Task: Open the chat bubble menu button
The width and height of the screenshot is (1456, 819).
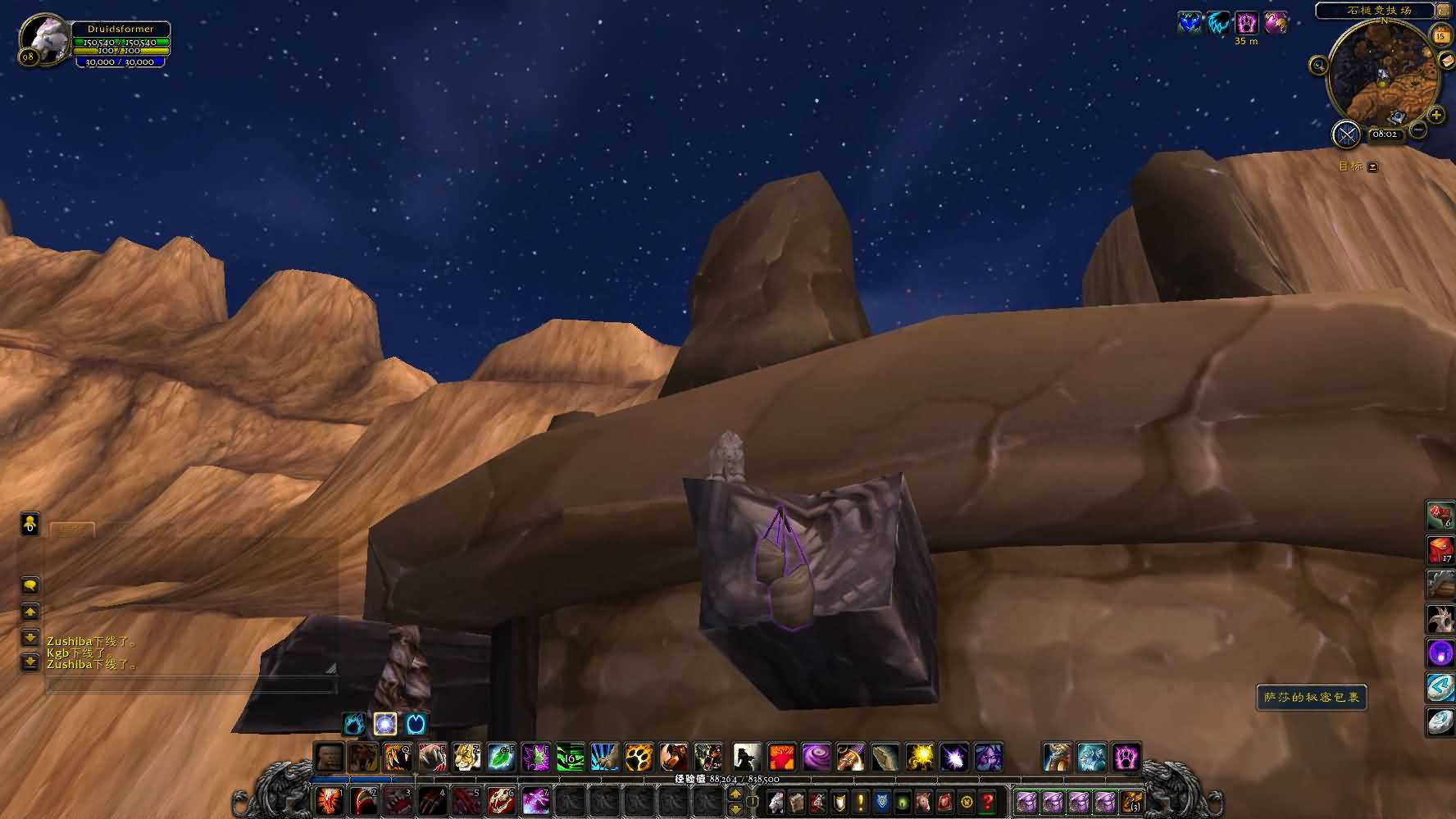Action: click(x=30, y=585)
